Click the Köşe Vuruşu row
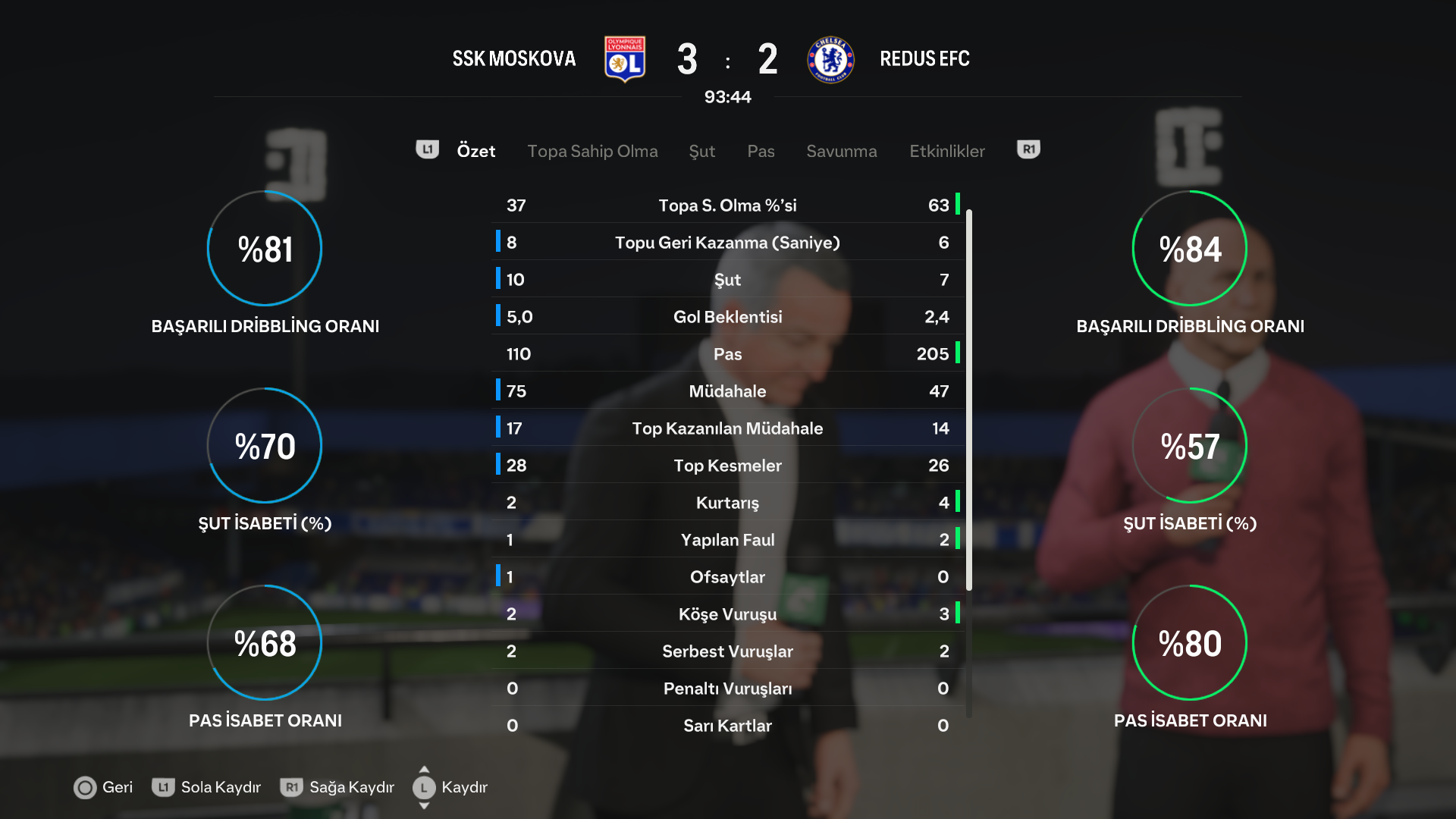The image size is (1456, 819). 727,614
